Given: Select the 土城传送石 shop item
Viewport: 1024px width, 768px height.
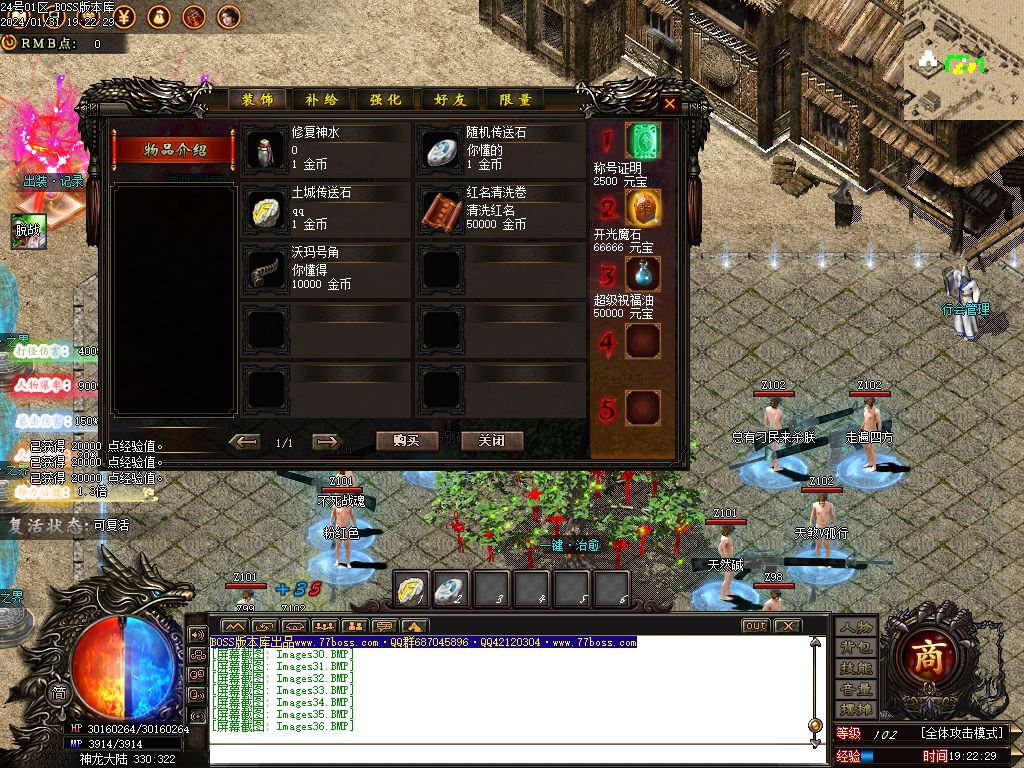Looking at the screenshot, I should (x=267, y=210).
